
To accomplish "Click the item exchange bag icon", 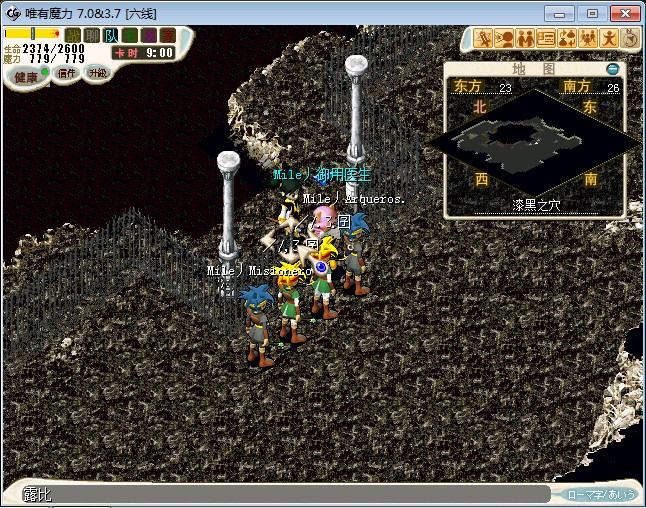I will (x=567, y=38).
